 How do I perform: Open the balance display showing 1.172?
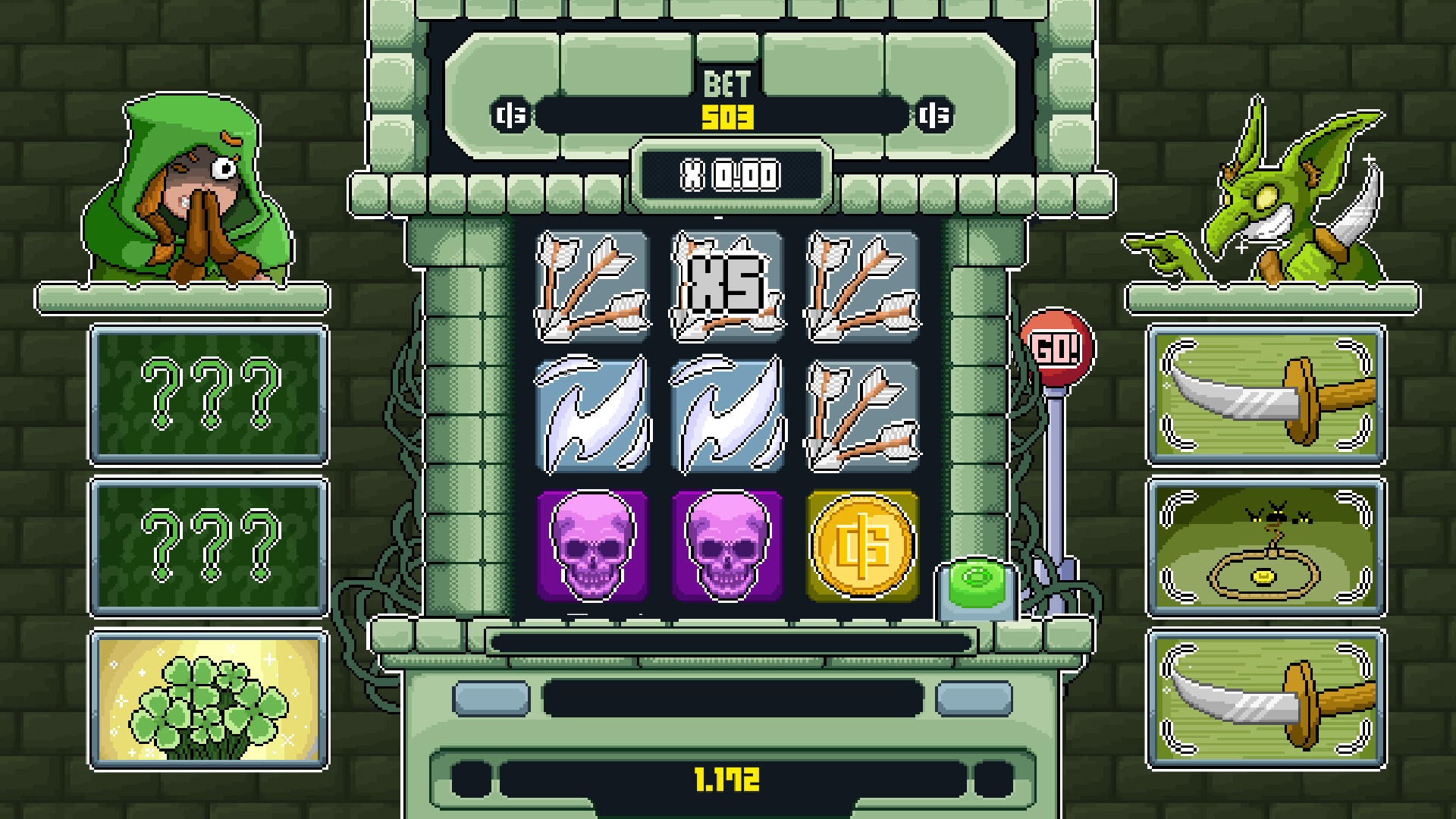726,776
